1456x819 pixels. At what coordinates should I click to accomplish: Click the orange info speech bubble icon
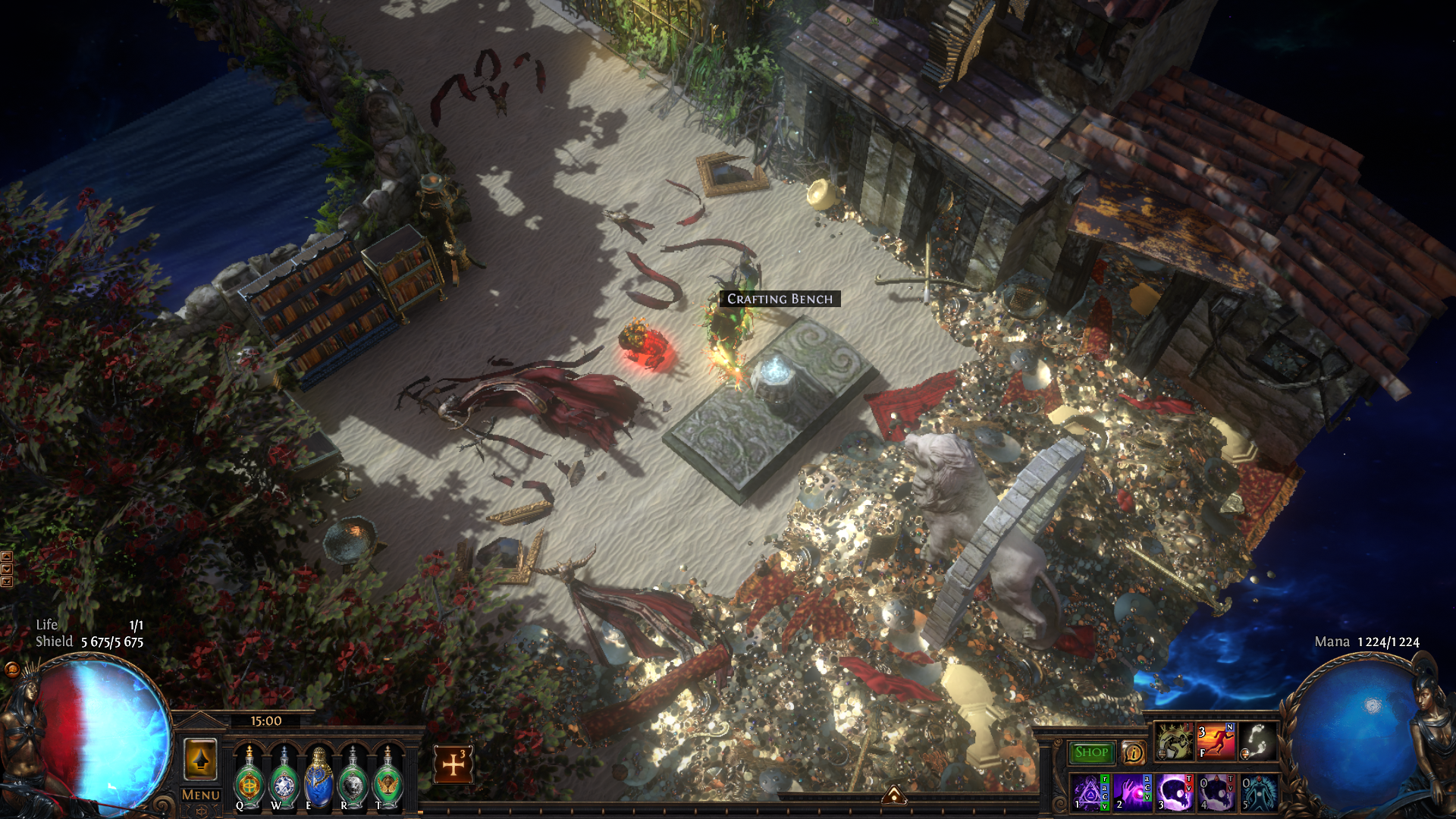[x=1133, y=752]
